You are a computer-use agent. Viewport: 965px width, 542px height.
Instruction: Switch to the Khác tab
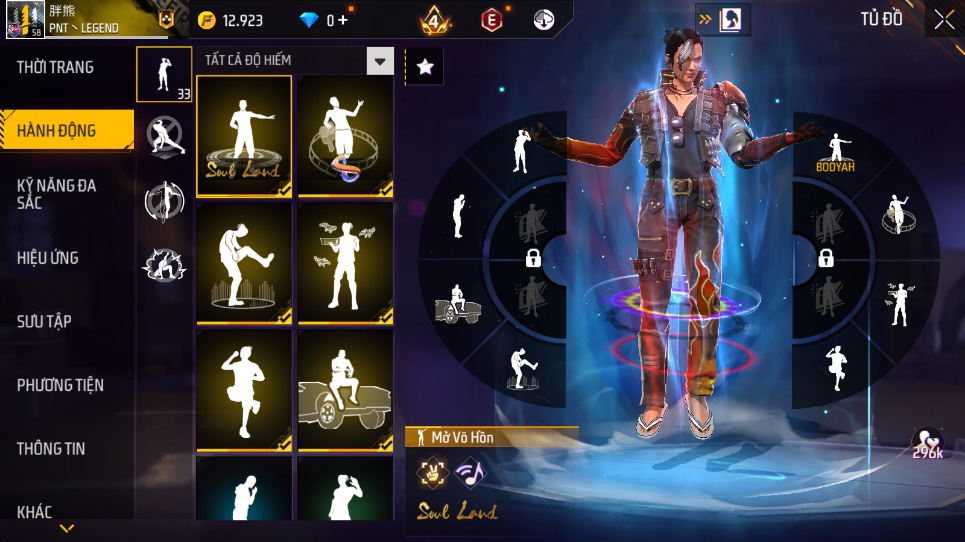35,512
